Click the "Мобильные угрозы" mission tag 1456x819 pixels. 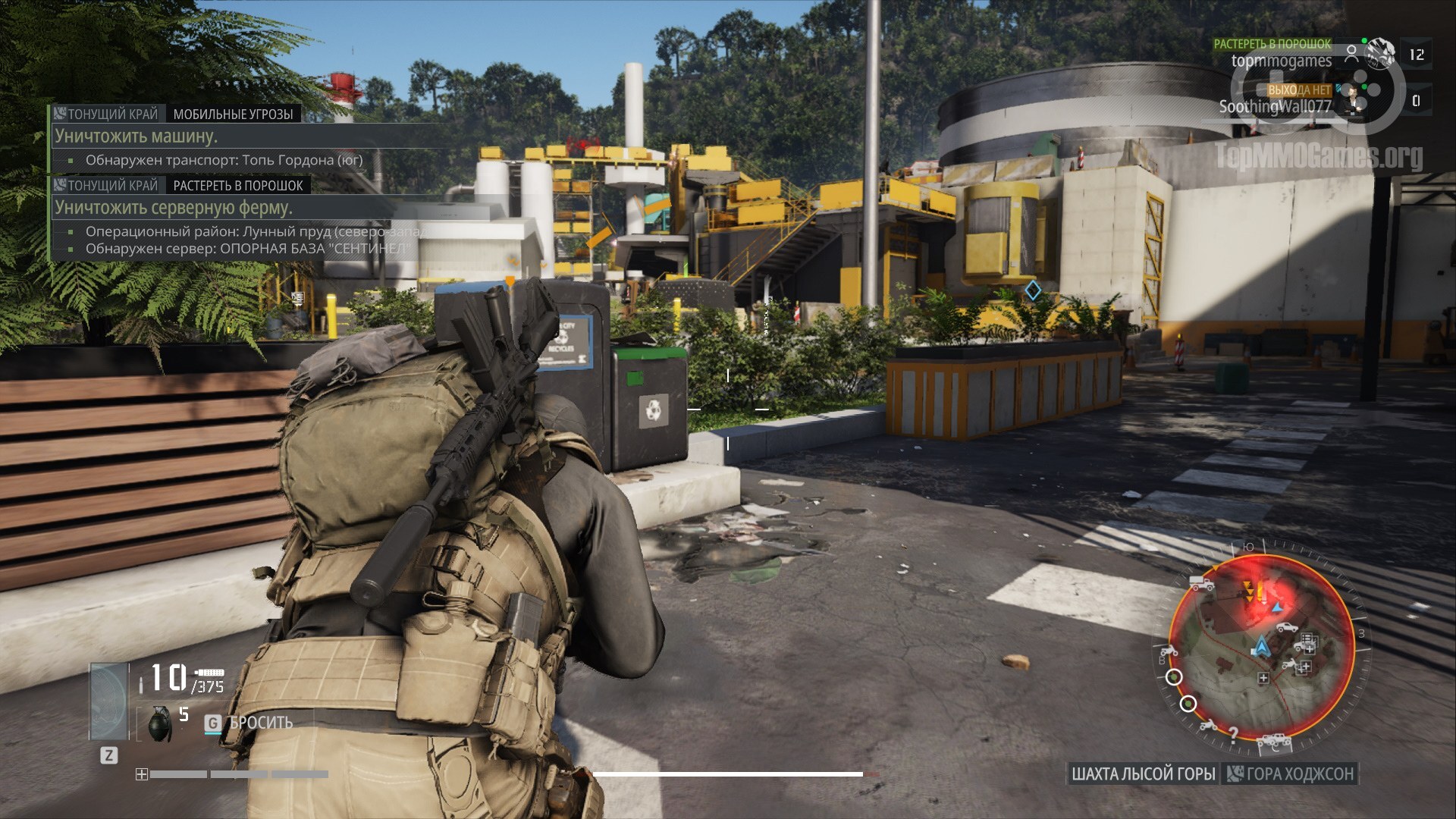(233, 115)
